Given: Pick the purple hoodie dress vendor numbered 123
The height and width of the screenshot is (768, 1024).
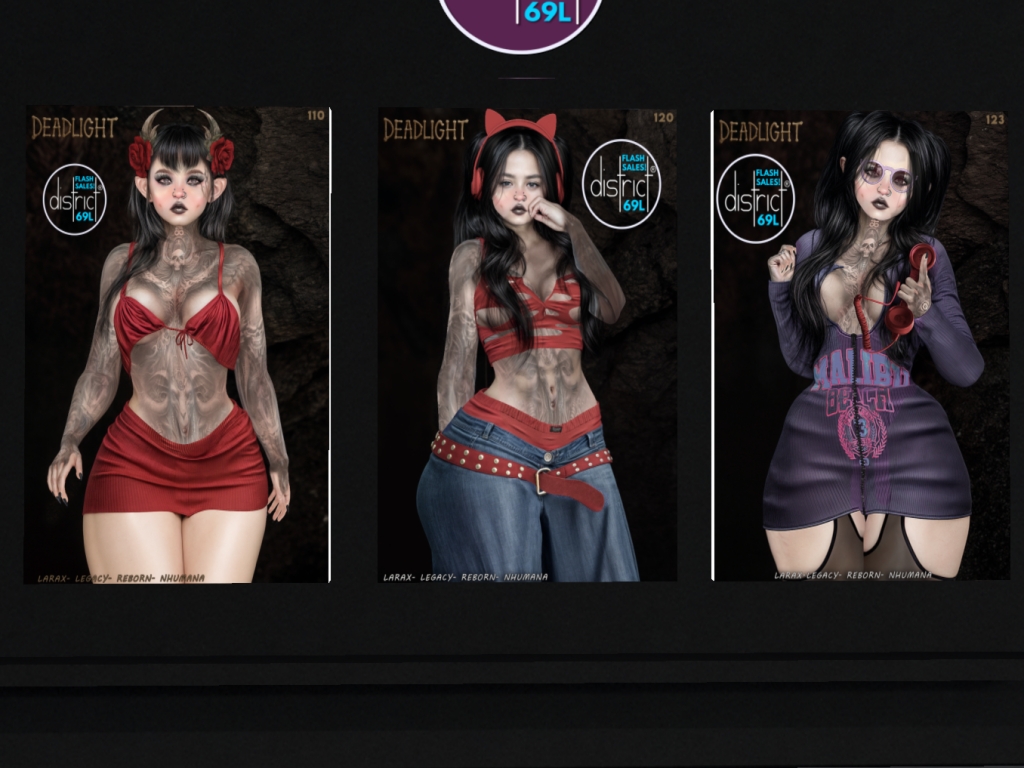Looking at the screenshot, I should (x=861, y=345).
